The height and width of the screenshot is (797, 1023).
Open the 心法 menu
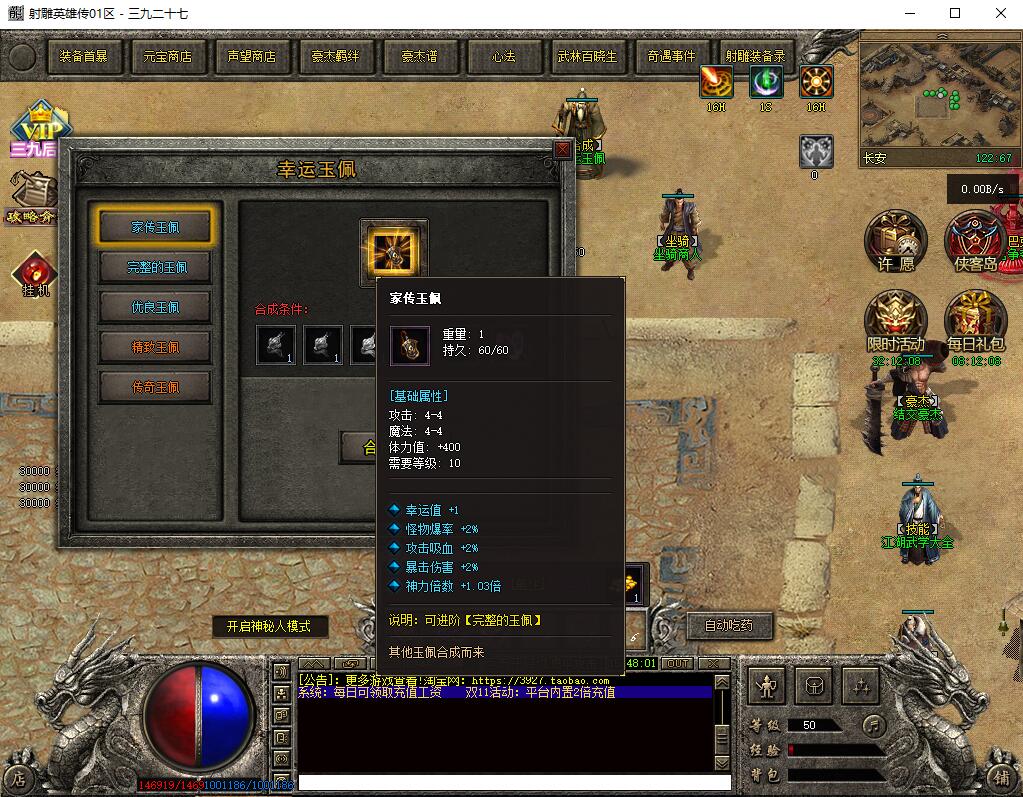tap(503, 57)
